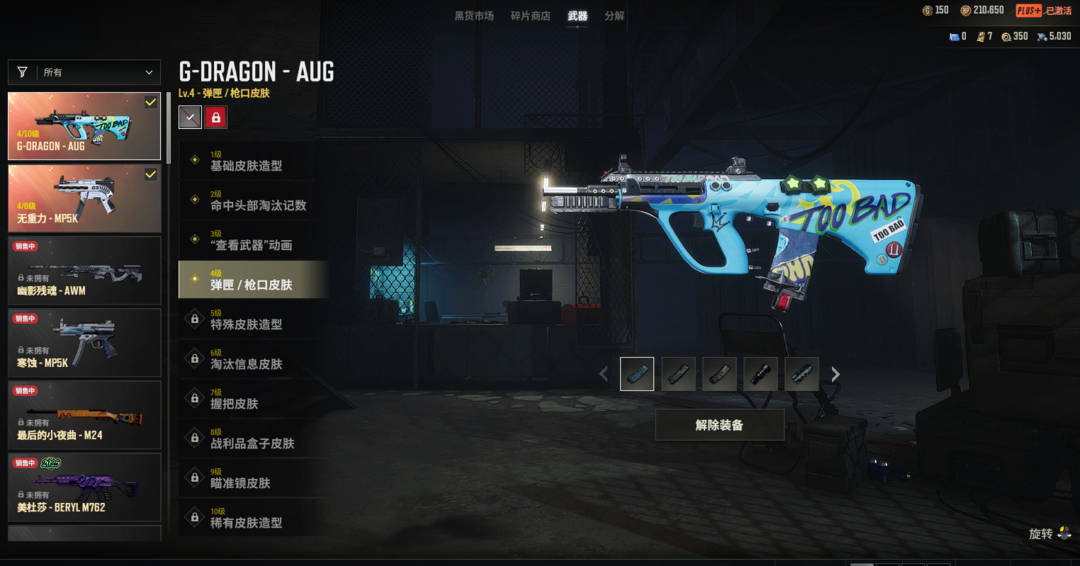Viewport: 1080px width, 566px height.
Task: Click the red lock icon button
Action: coord(216,118)
